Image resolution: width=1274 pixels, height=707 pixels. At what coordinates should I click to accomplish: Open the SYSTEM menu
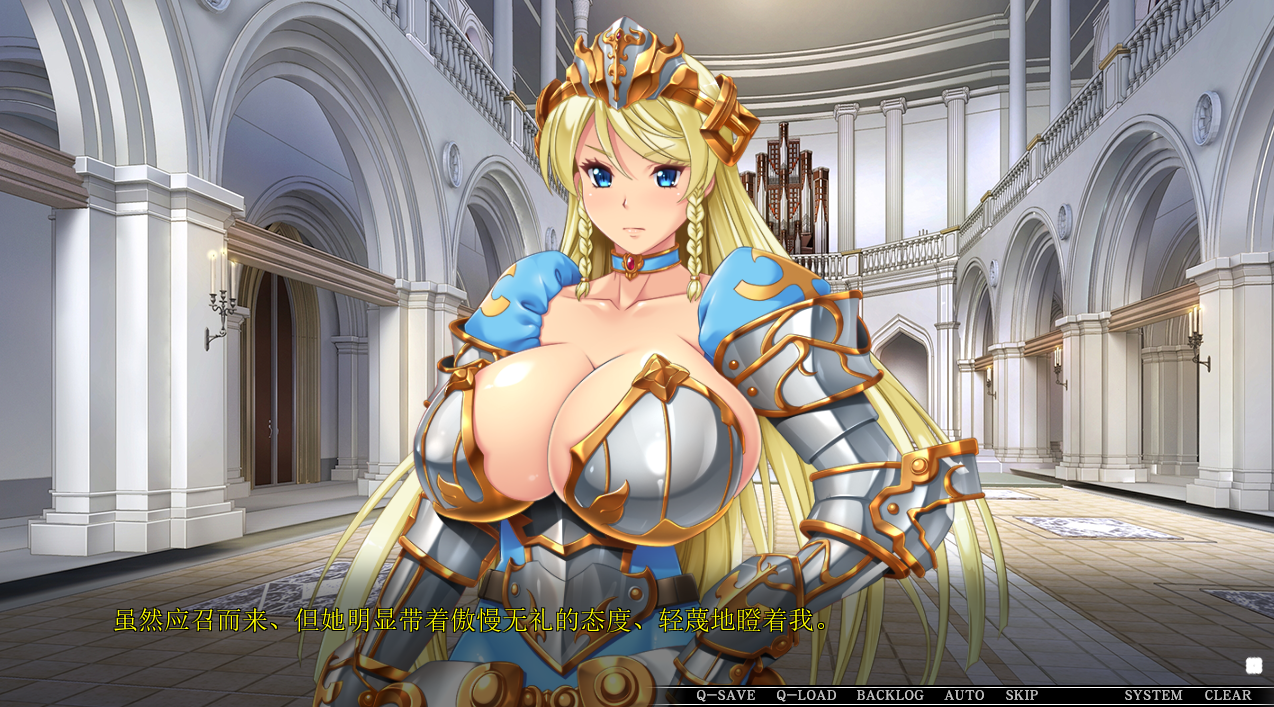(1153, 695)
